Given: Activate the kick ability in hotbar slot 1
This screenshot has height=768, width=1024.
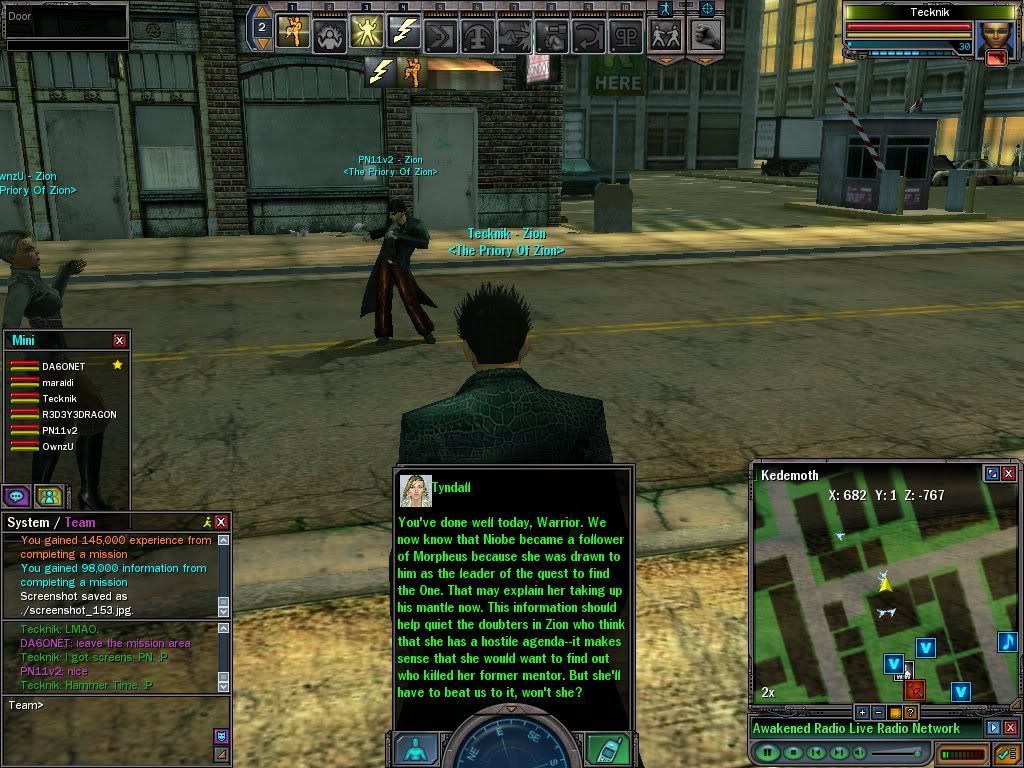Looking at the screenshot, I should 293,33.
